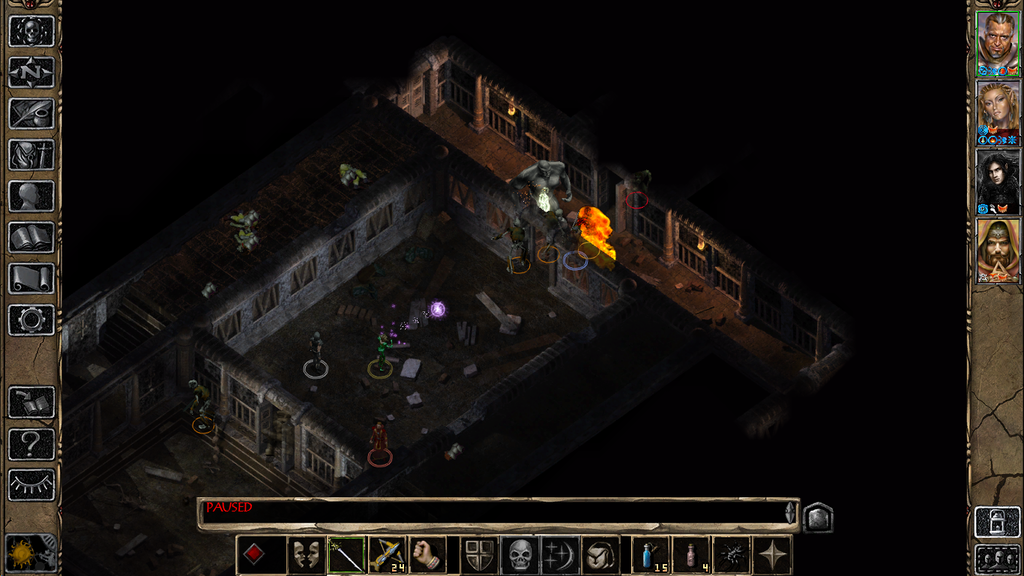Activate the guard shield action
This screenshot has width=1024, height=576.
point(479,555)
